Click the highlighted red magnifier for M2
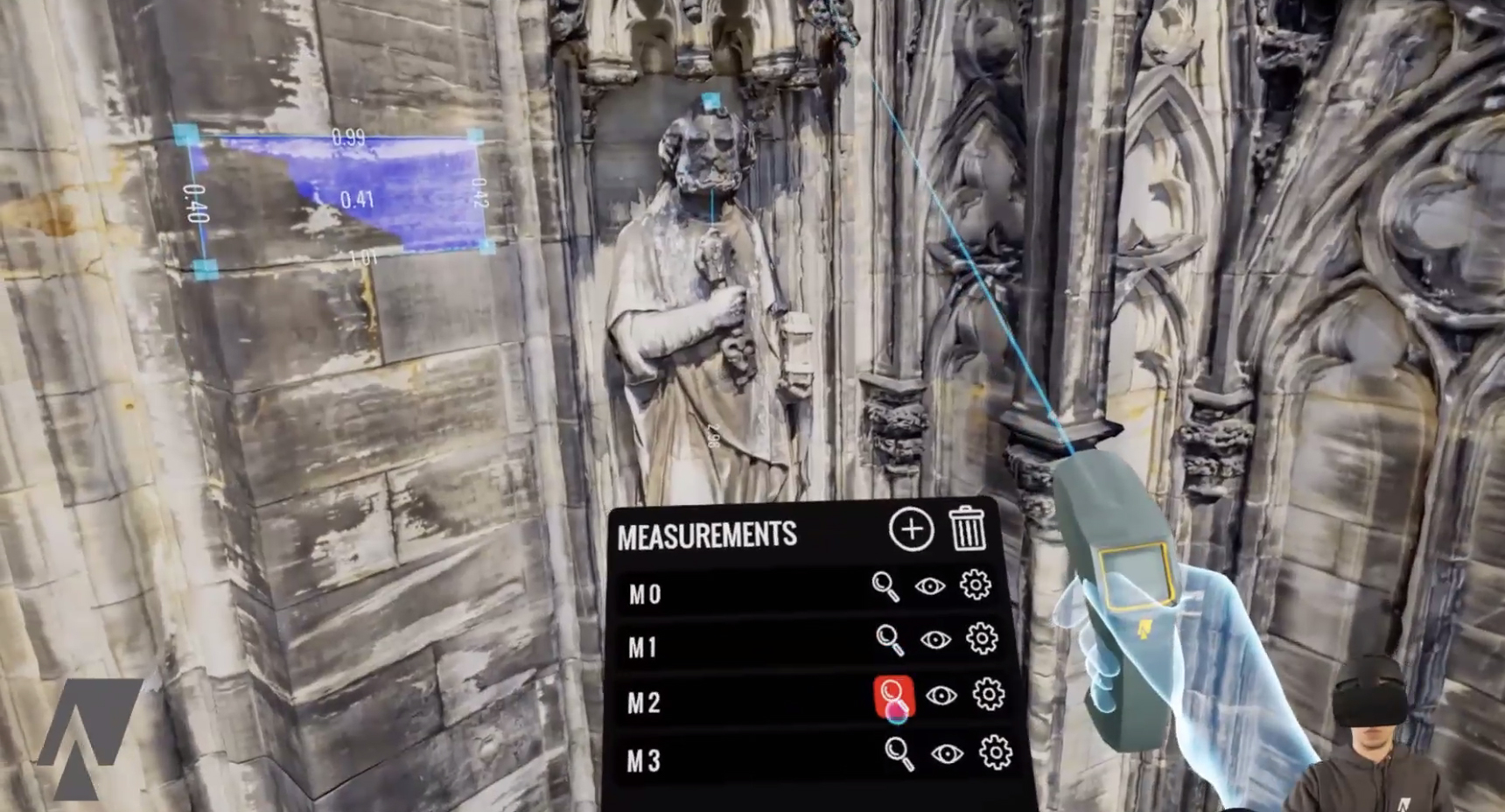The height and width of the screenshot is (812, 1505). click(893, 696)
